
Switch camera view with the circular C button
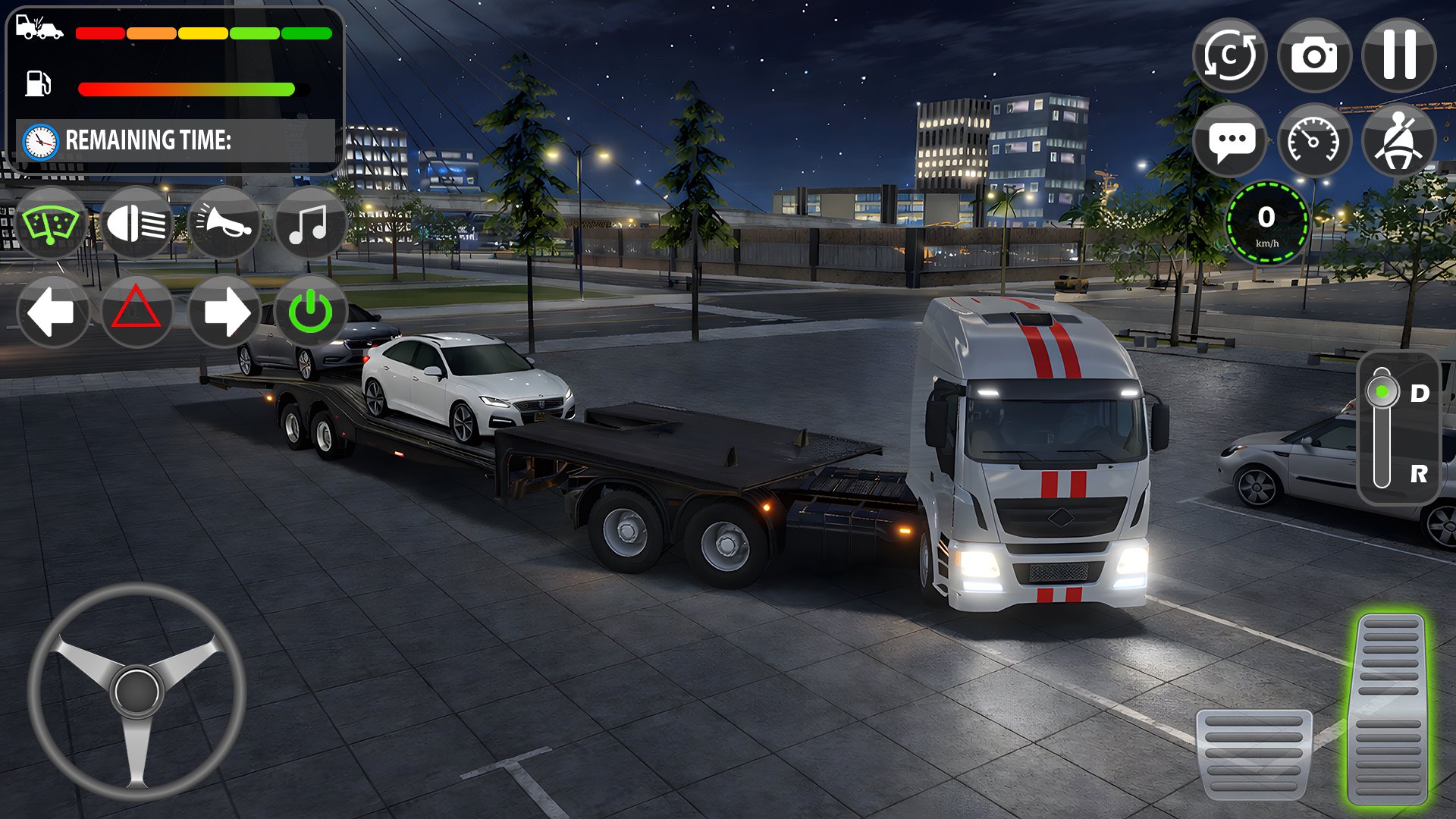pyautogui.click(x=1229, y=55)
